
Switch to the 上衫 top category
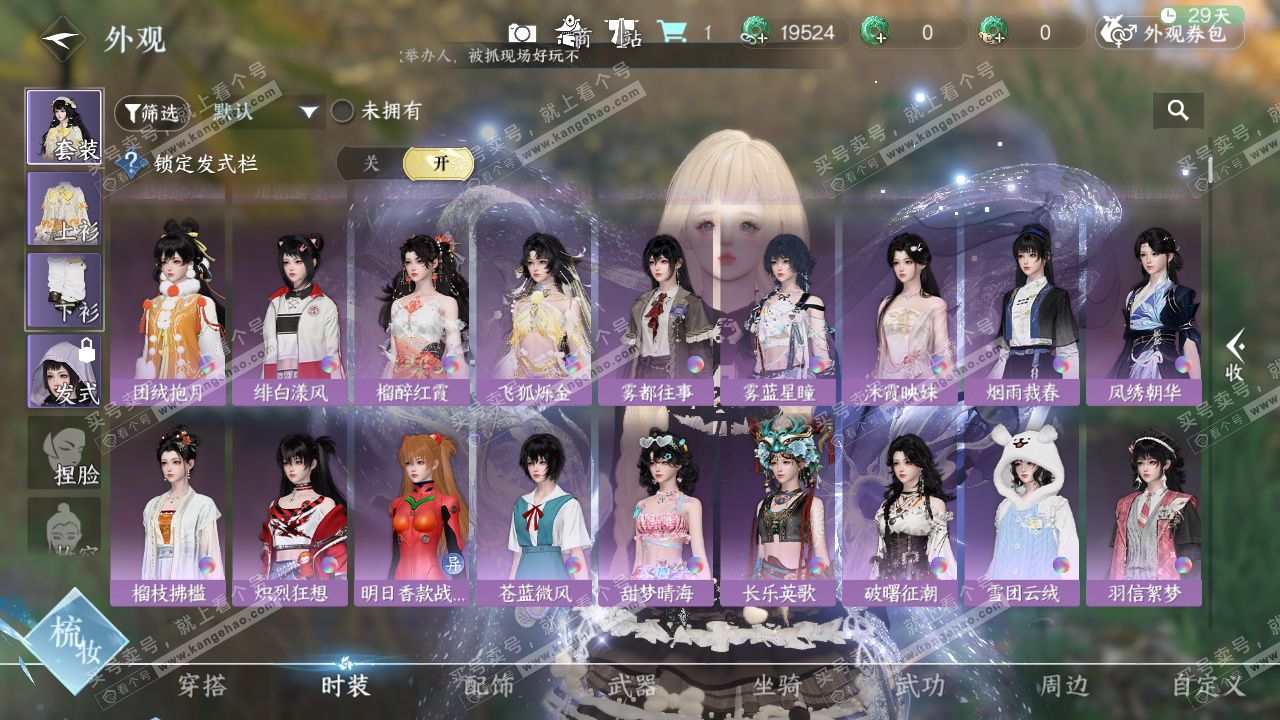pos(64,208)
